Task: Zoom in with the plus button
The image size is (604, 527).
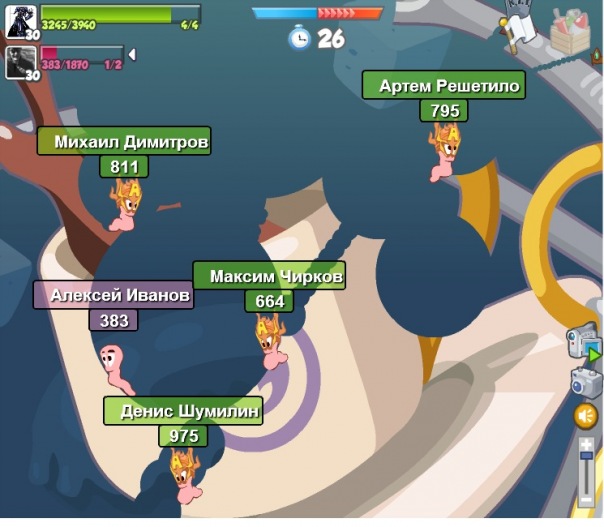Action: (587, 444)
